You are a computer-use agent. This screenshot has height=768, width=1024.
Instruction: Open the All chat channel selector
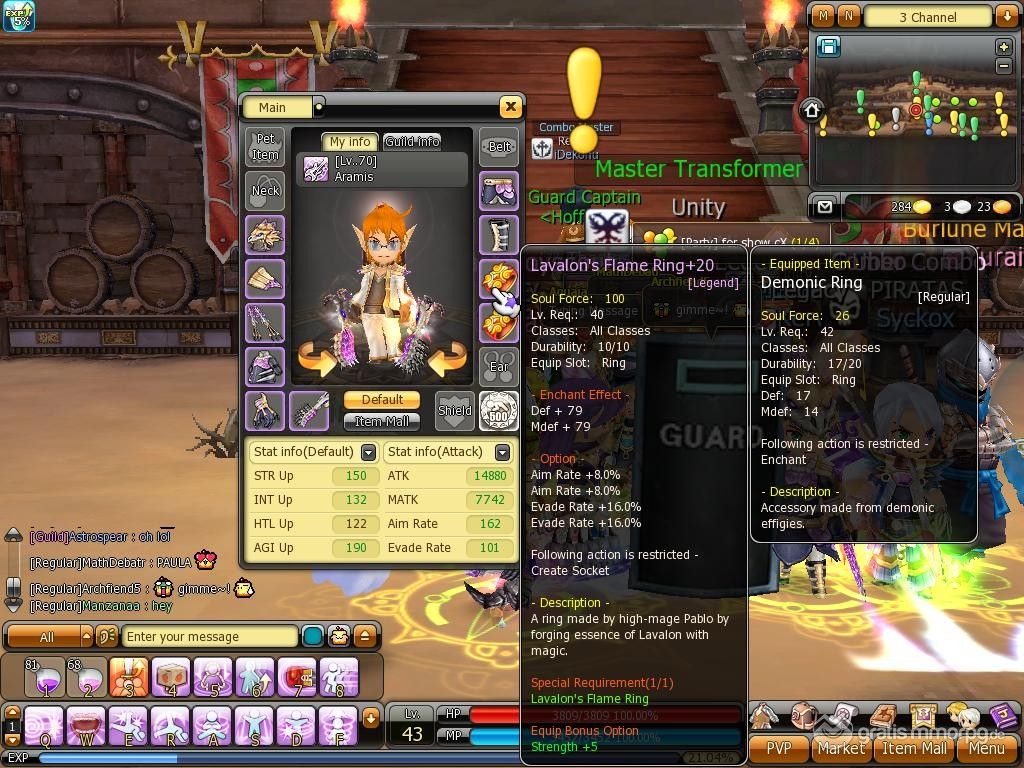(50, 636)
